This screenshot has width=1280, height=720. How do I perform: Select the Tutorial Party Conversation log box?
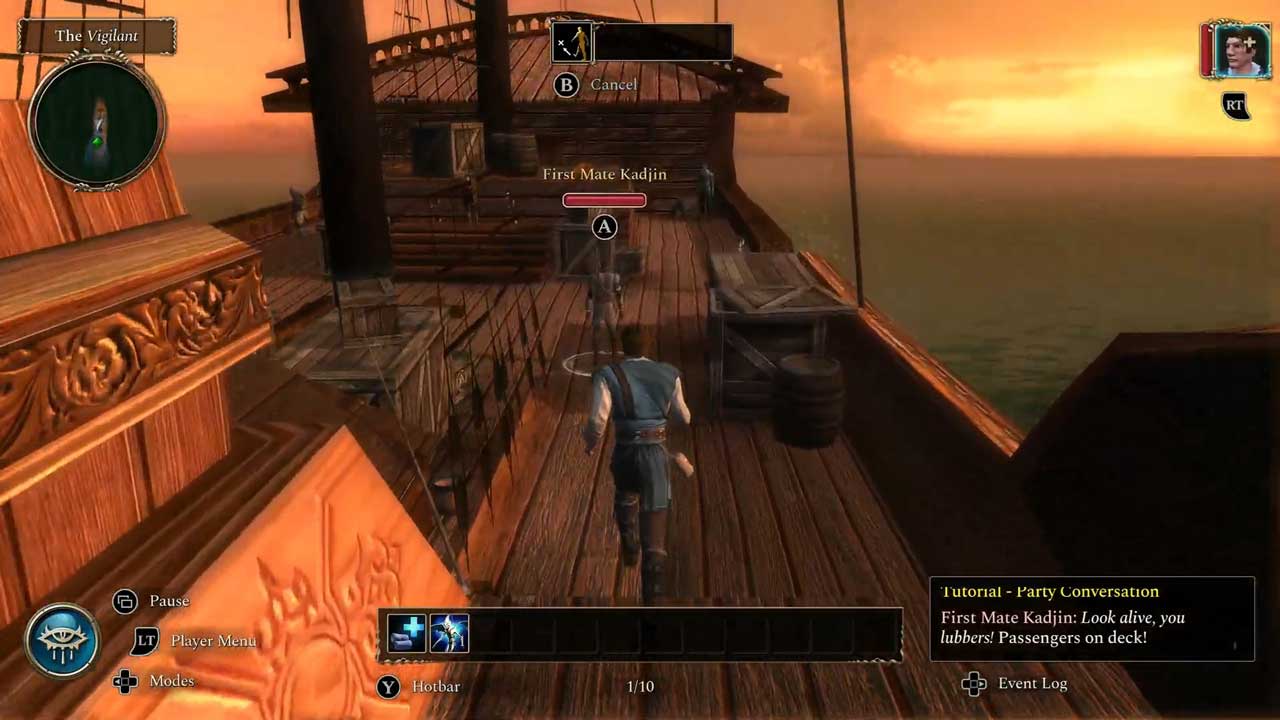1091,619
